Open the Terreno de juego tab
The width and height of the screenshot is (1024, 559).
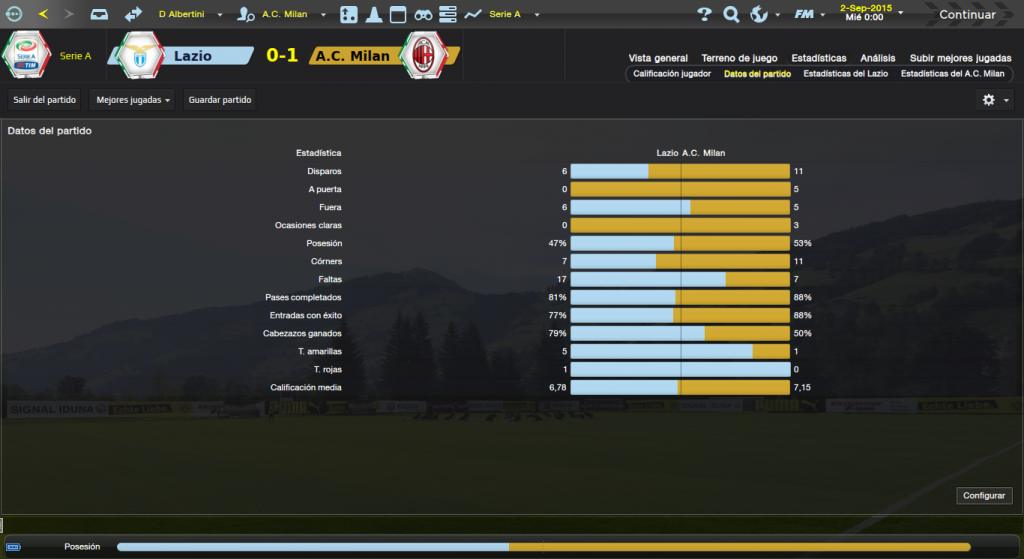(x=739, y=58)
